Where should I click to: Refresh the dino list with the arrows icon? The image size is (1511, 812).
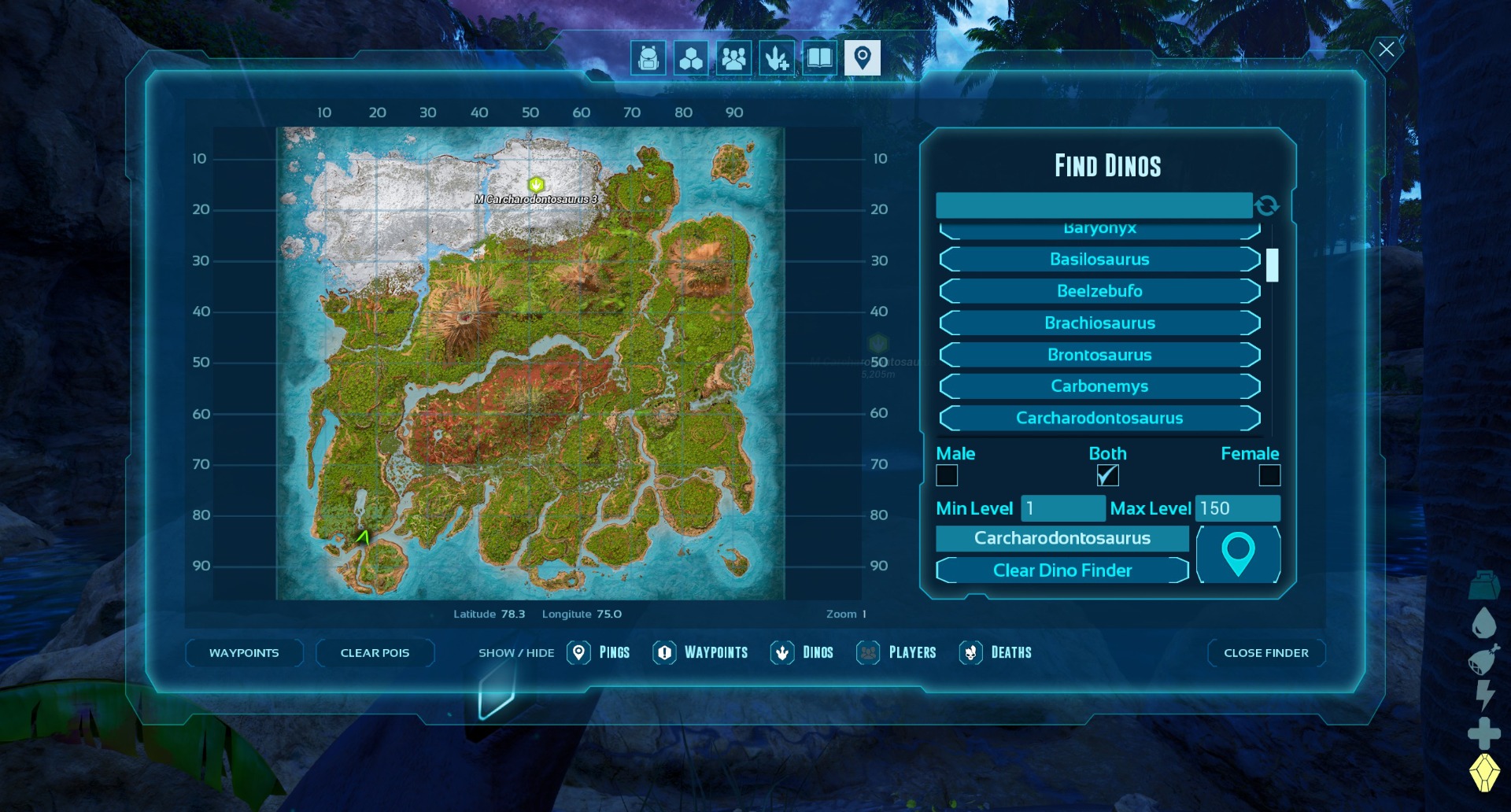[1267, 205]
